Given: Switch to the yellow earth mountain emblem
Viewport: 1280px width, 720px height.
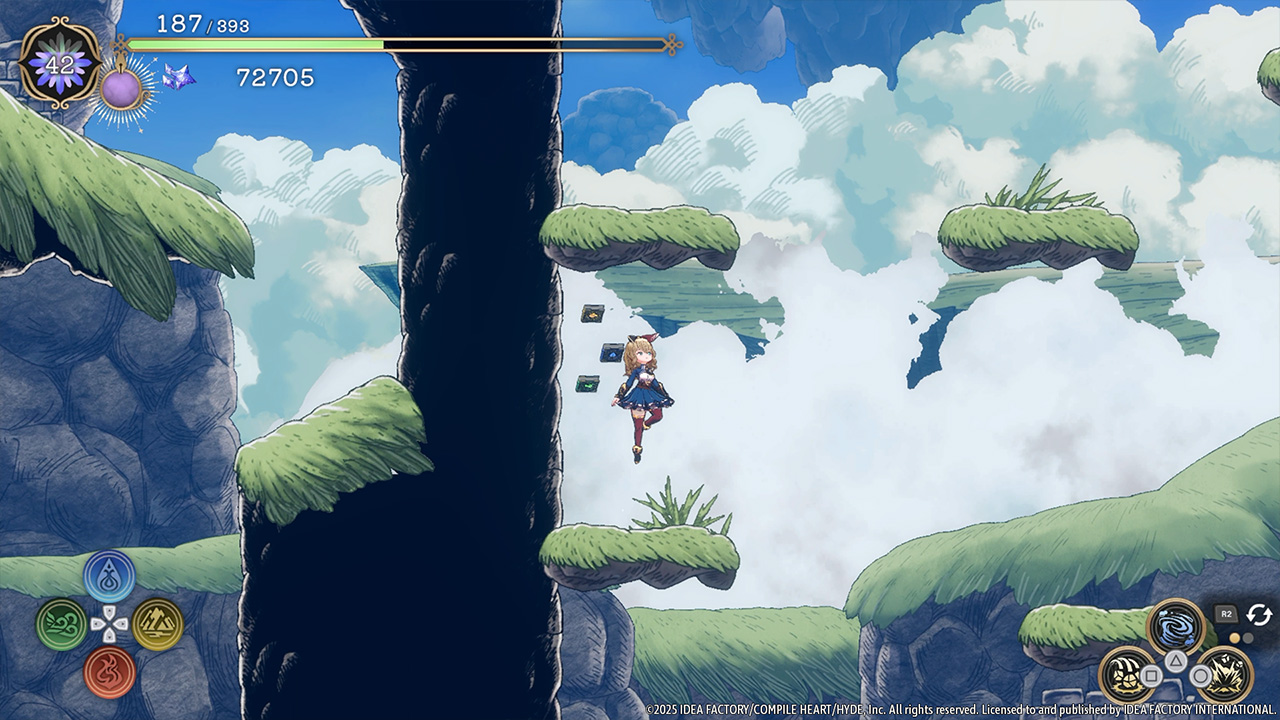Looking at the screenshot, I should pyautogui.click(x=158, y=625).
